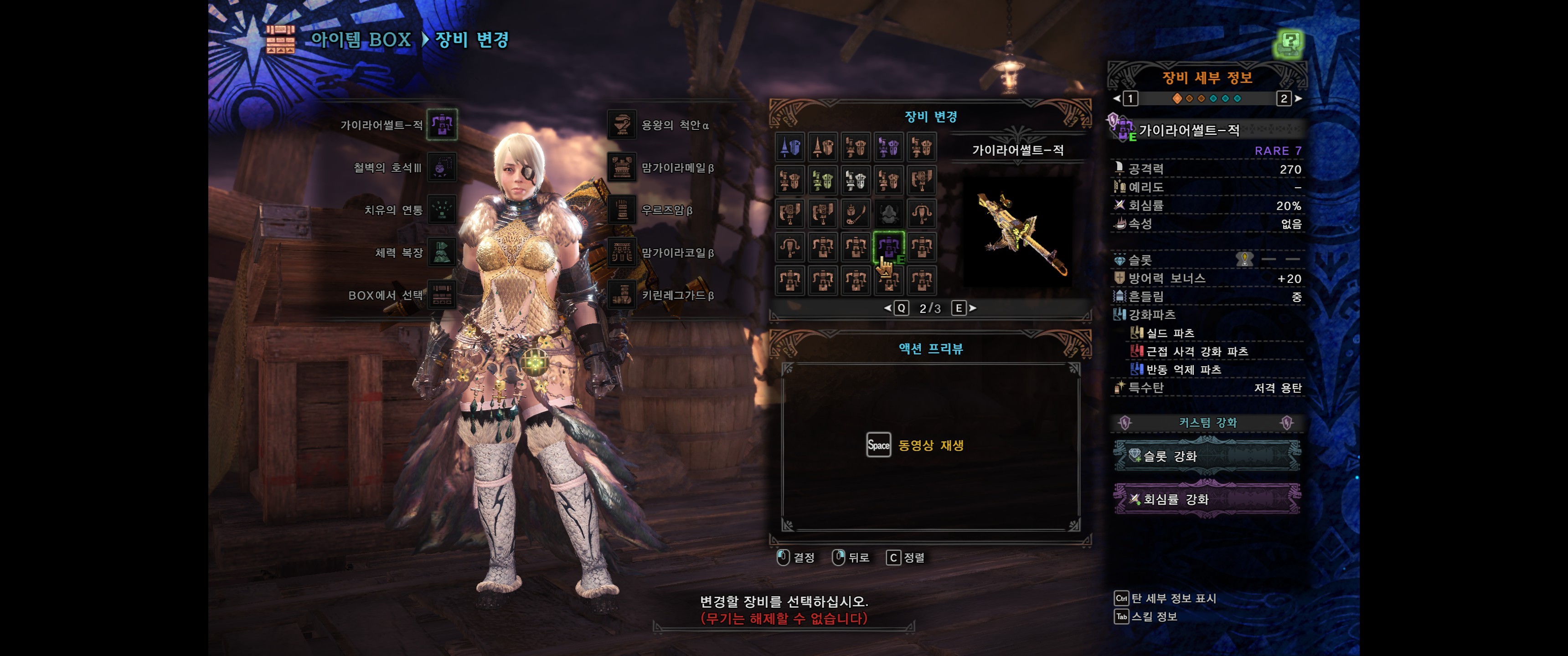Choose the 맘가이라메일β chest armor slot
The image size is (1568, 656).
coord(622,167)
